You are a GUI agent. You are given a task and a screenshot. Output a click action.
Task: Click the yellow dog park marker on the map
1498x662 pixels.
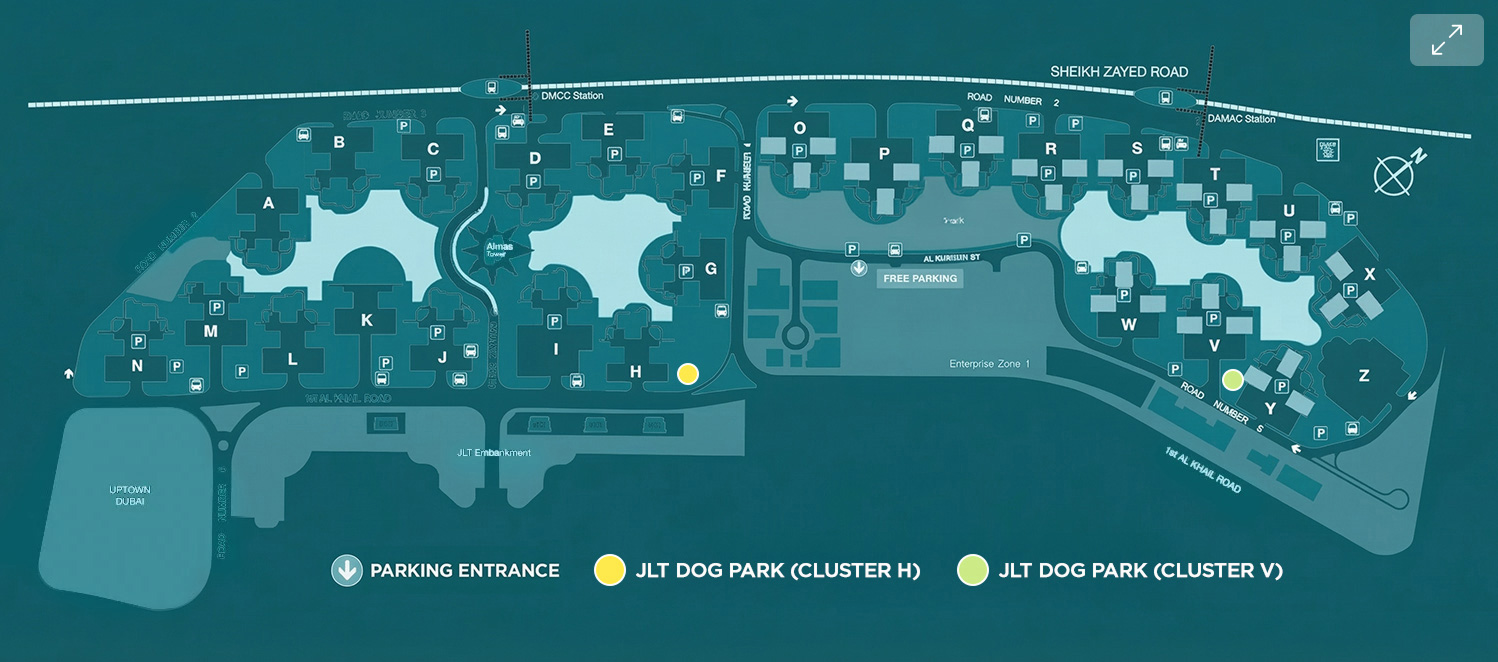pyautogui.click(x=687, y=373)
